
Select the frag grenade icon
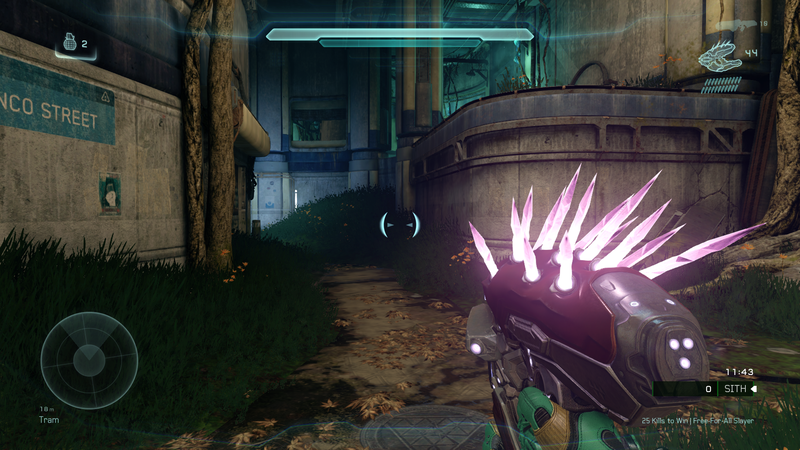point(70,45)
